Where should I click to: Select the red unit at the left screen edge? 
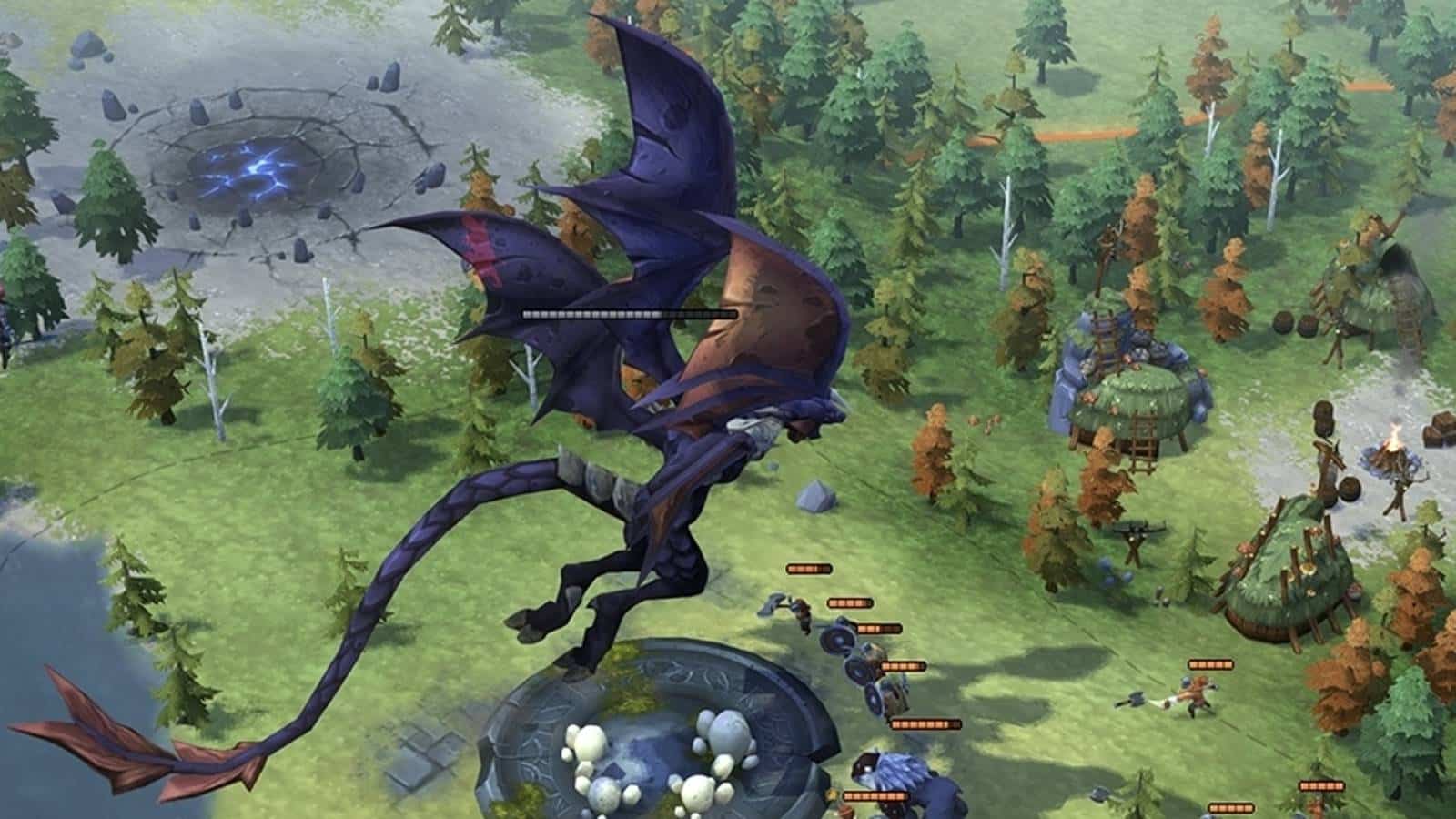point(5,300)
